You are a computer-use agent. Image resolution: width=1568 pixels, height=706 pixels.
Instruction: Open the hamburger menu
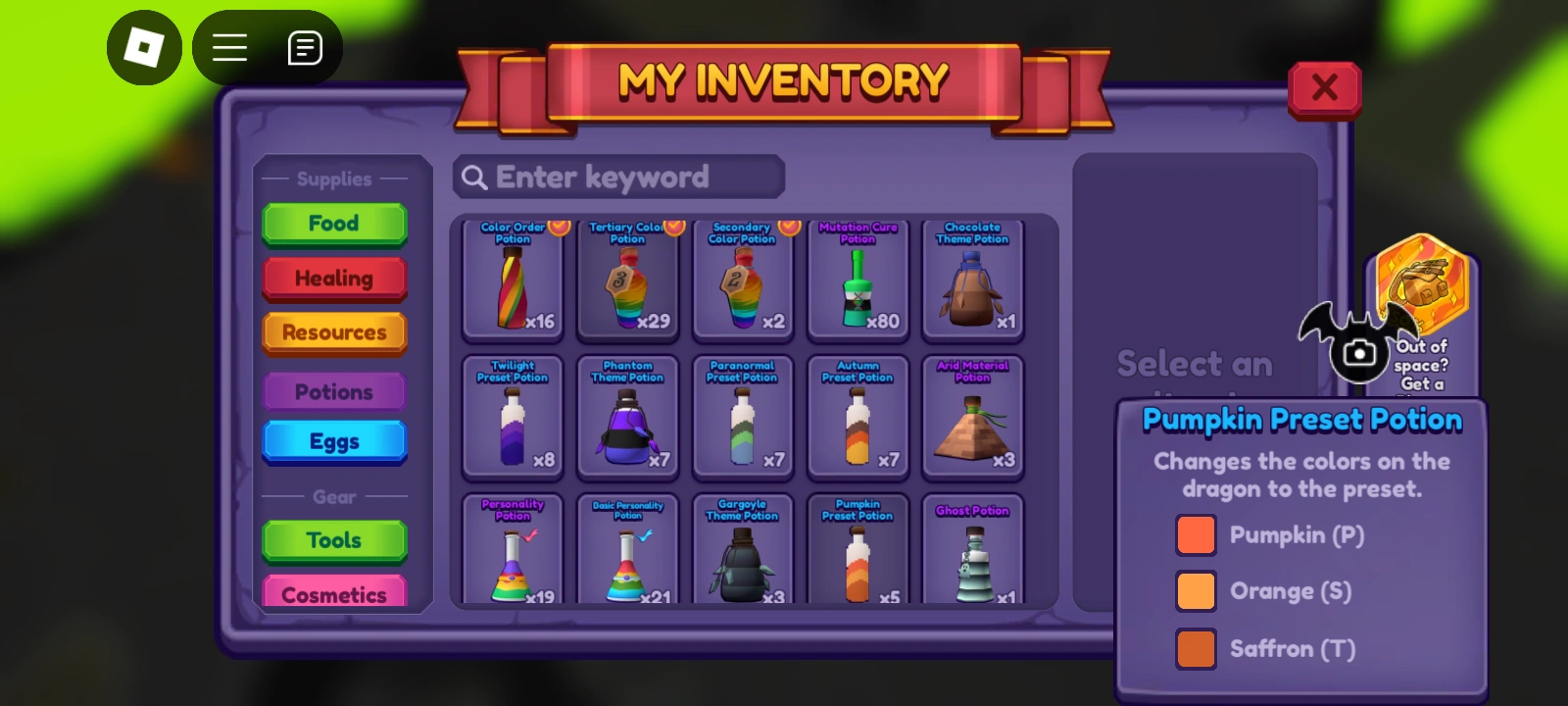point(229,48)
